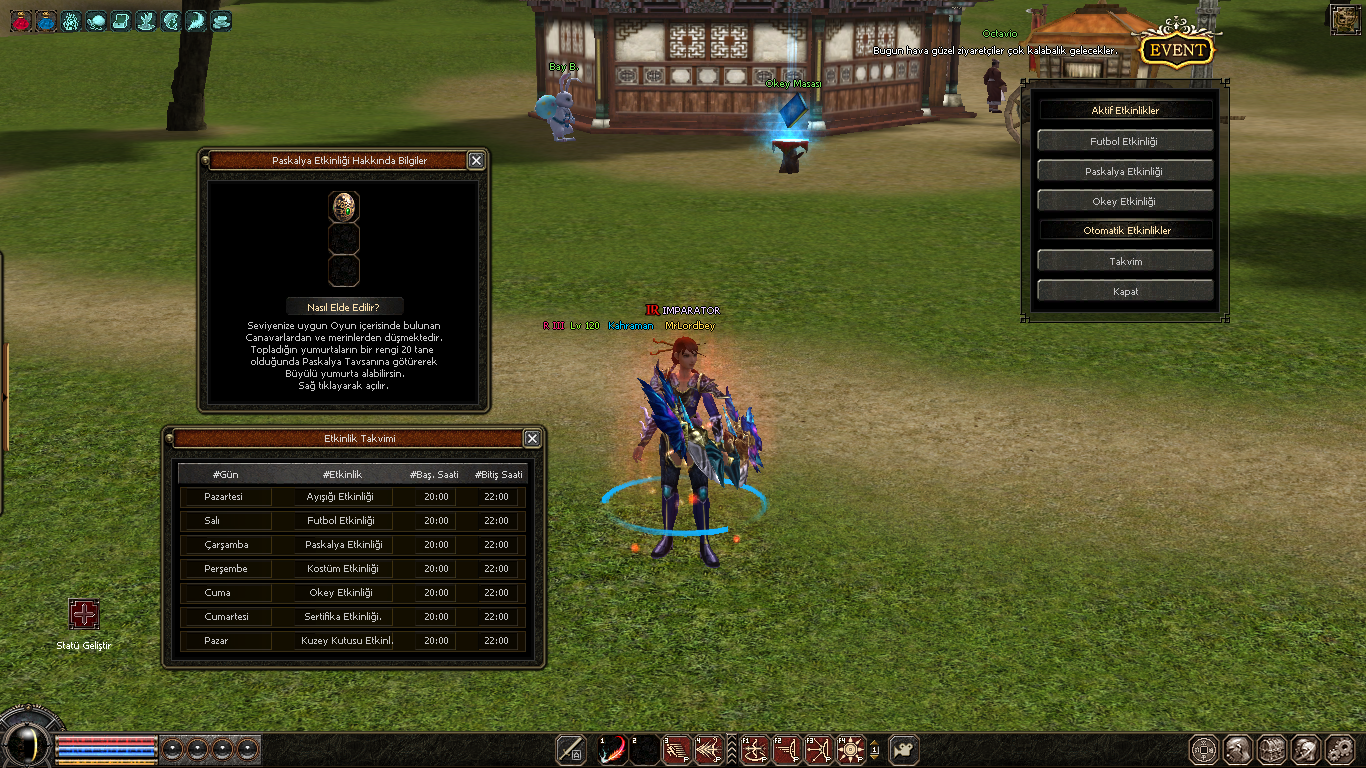Image resolution: width=1366 pixels, height=768 pixels.
Task: Click the coin/shop icon in bottom-right bar
Action: (x=1203, y=750)
